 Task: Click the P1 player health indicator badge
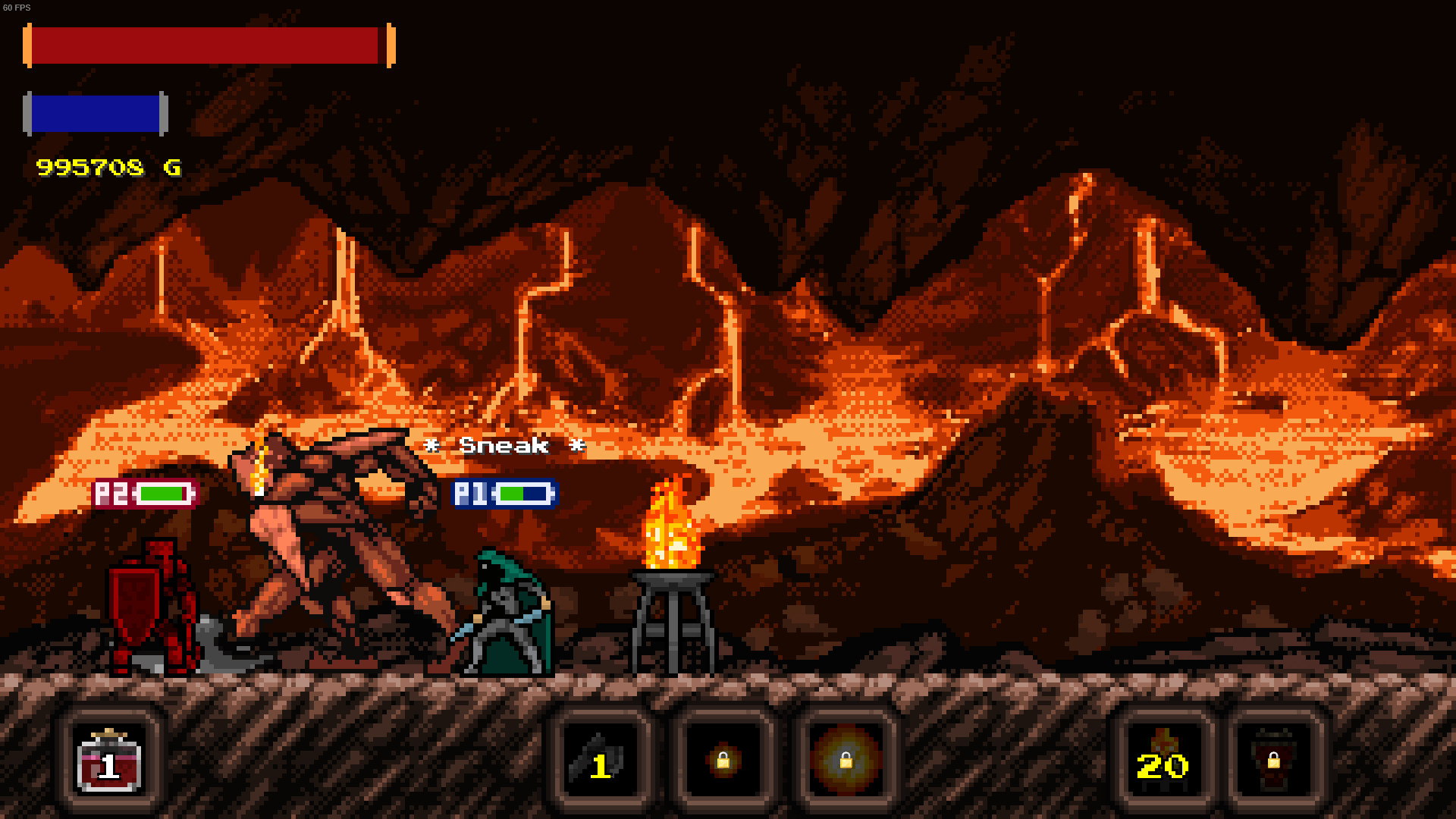(x=504, y=494)
